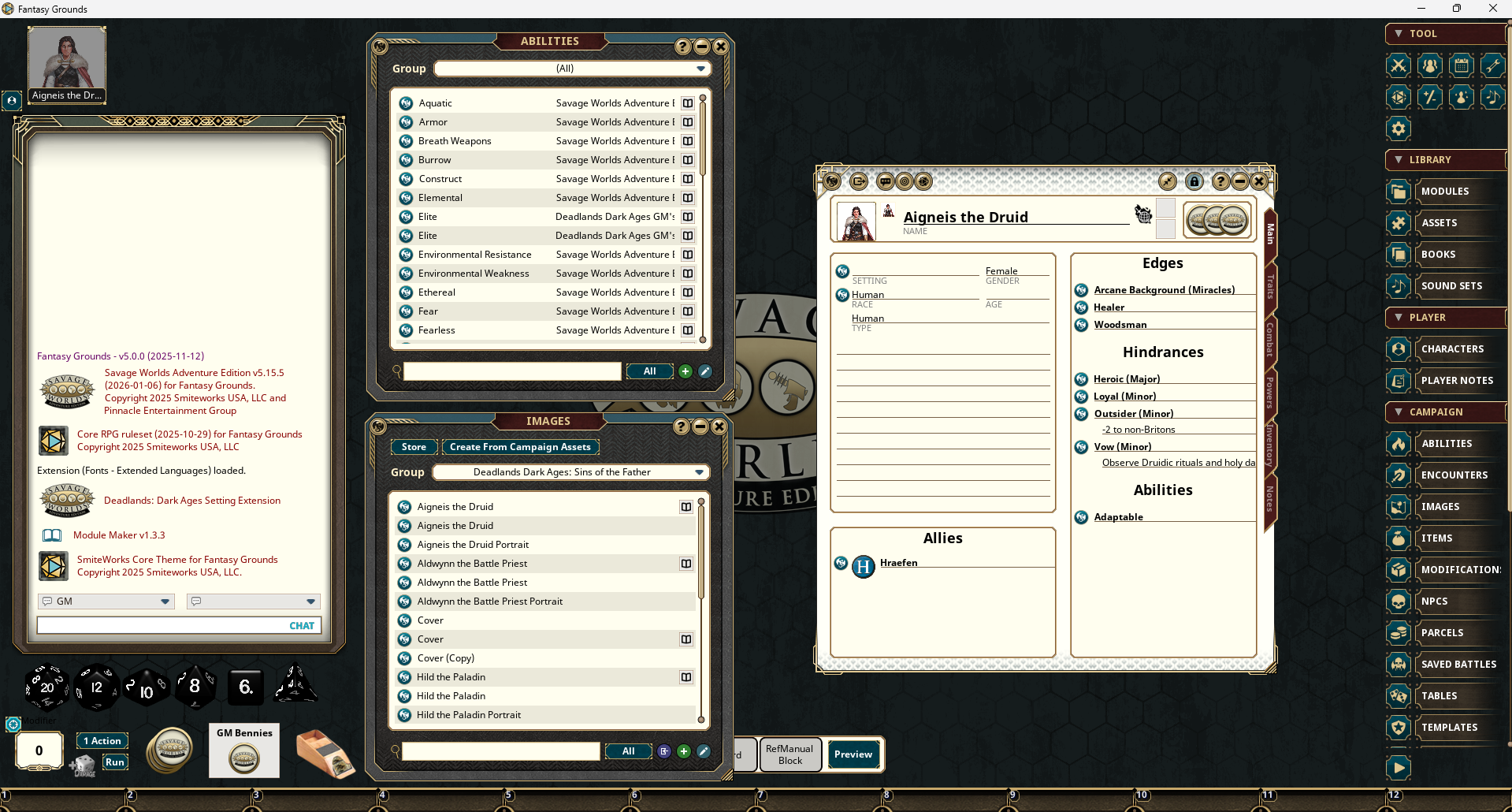The width and height of the screenshot is (1512, 812).
Task: Click the Preview button
Action: tap(853, 754)
